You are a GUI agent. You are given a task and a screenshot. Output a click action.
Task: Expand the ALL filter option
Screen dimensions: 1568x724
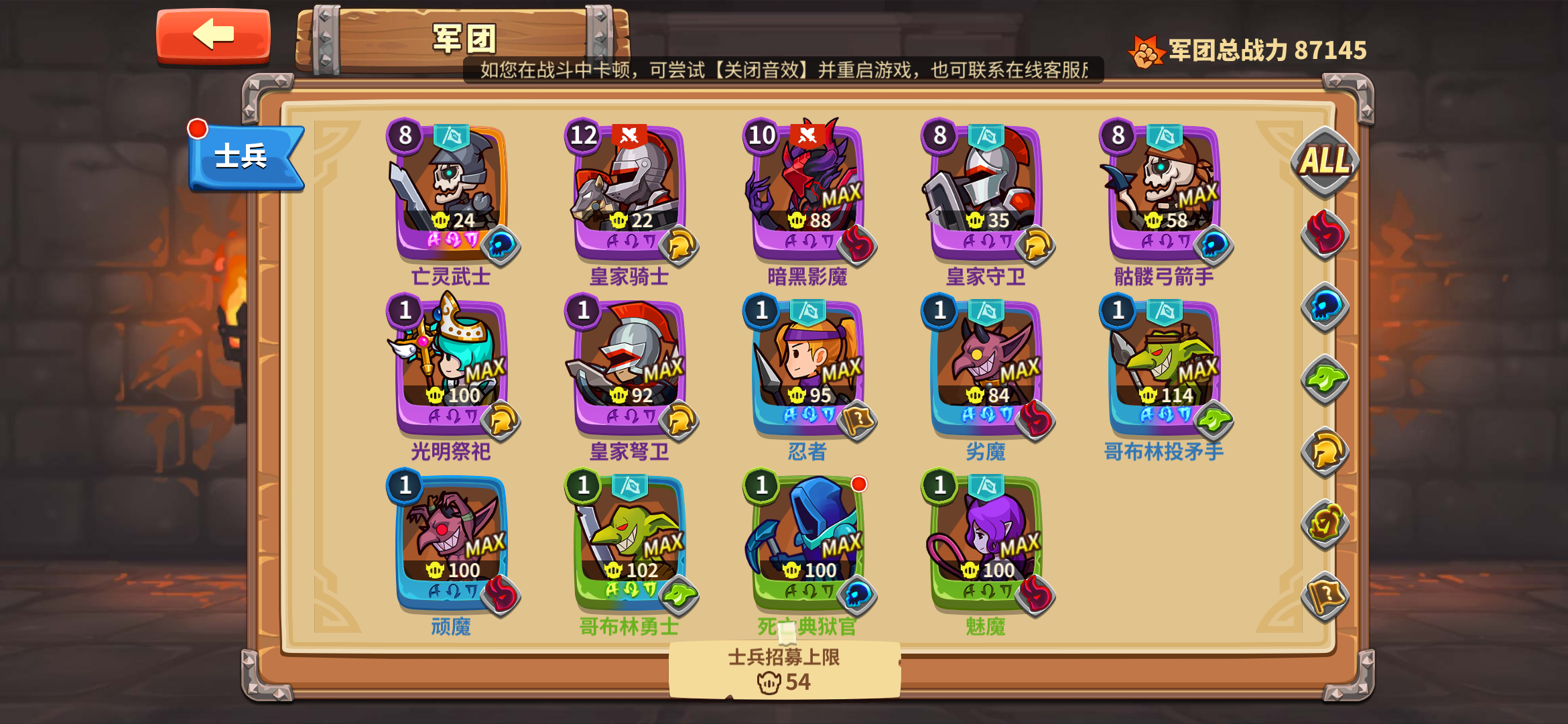pyautogui.click(x=1325, y=161)
